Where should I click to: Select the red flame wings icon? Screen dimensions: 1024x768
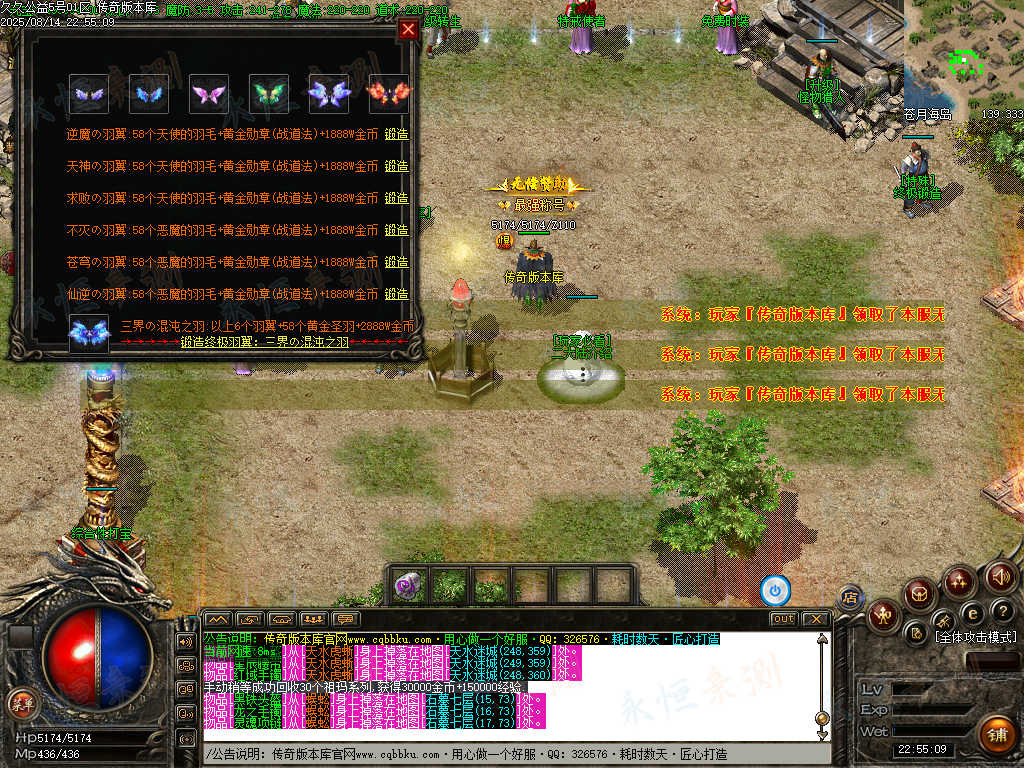point(388,94)
